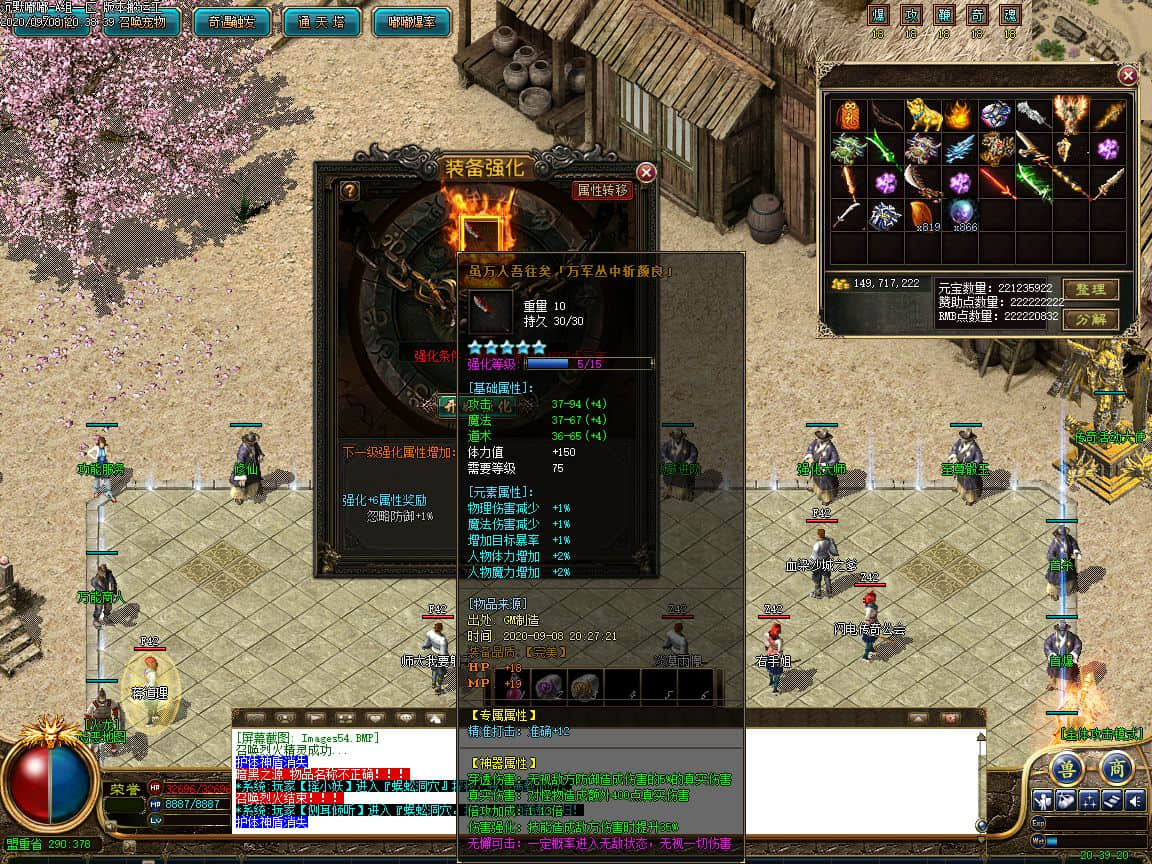The image size is (1152, 864).
Task: Toggle the speaker sound icon
Action: pyautogui.click(x=1134, y=800)
